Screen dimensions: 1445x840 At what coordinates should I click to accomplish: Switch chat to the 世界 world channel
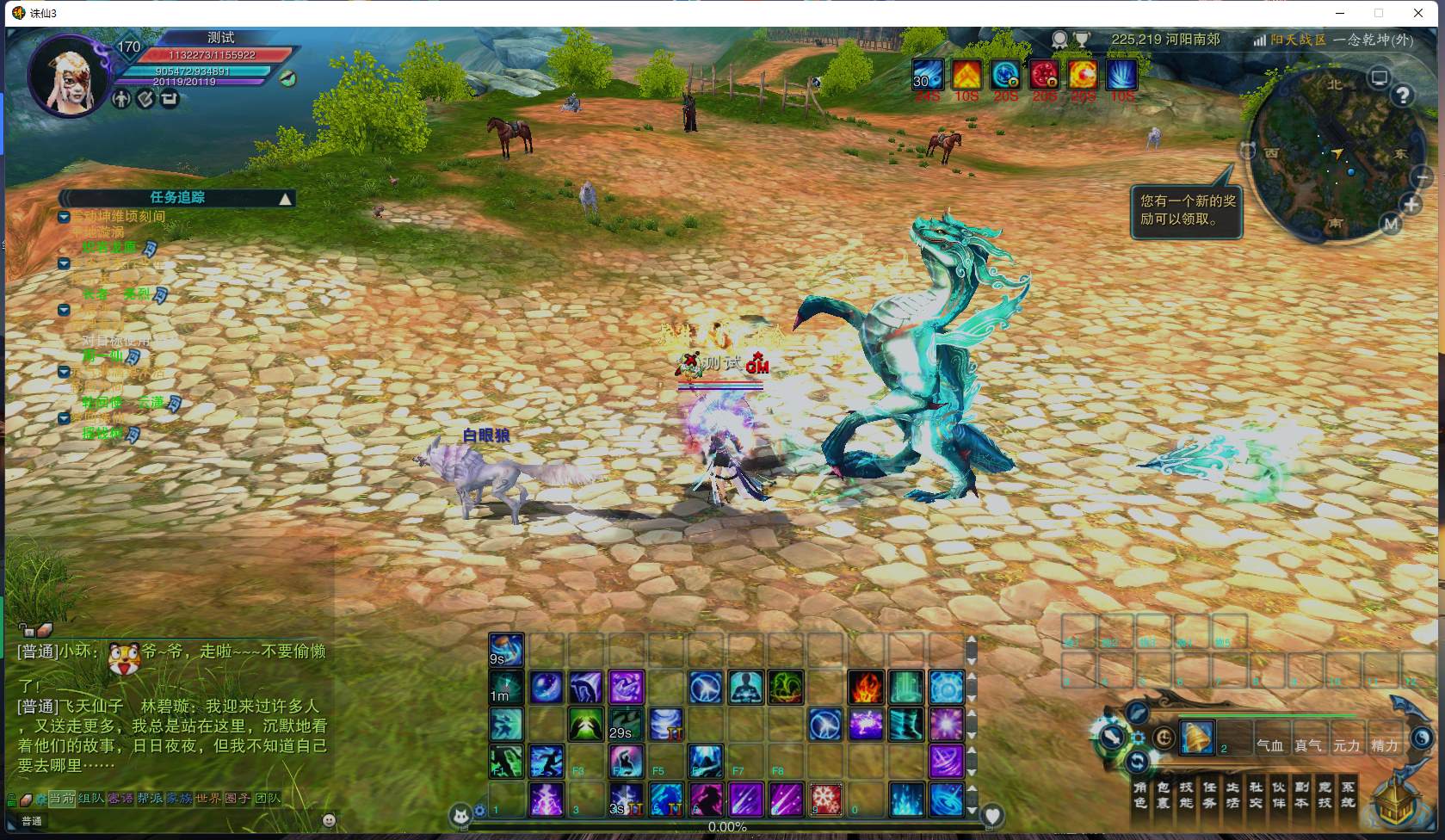point(209,799)
